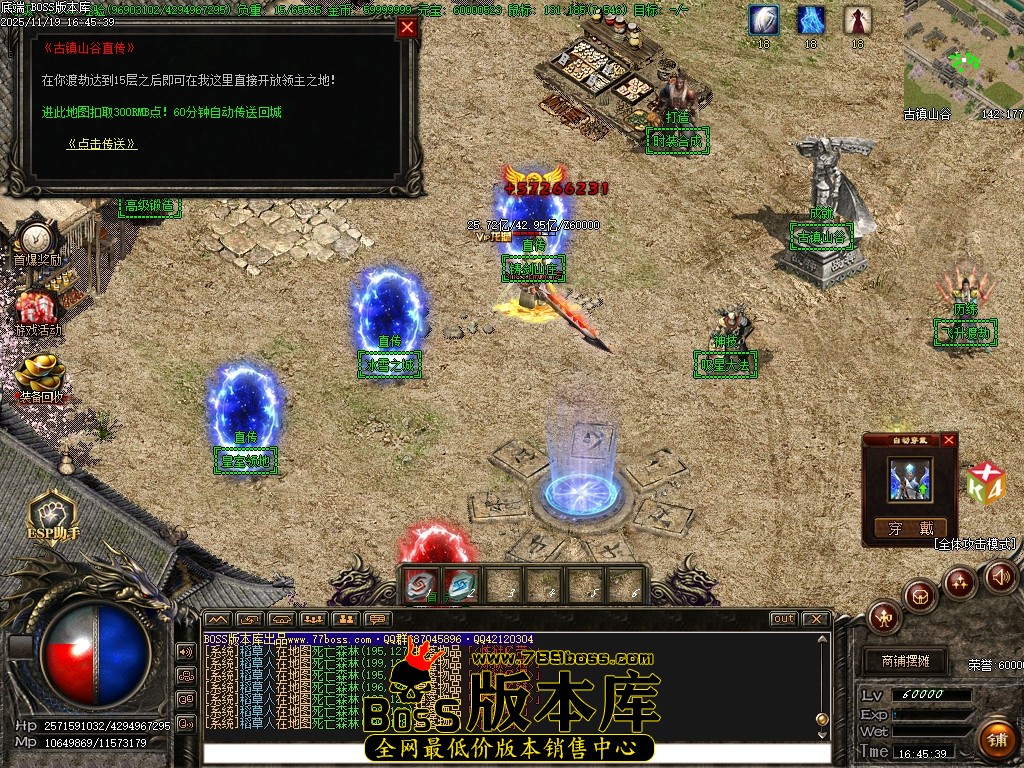The height and width of the screenshot is (768, 1024).
Task: Toggle the speaker sound button
Action: (x=1001, y=576)
